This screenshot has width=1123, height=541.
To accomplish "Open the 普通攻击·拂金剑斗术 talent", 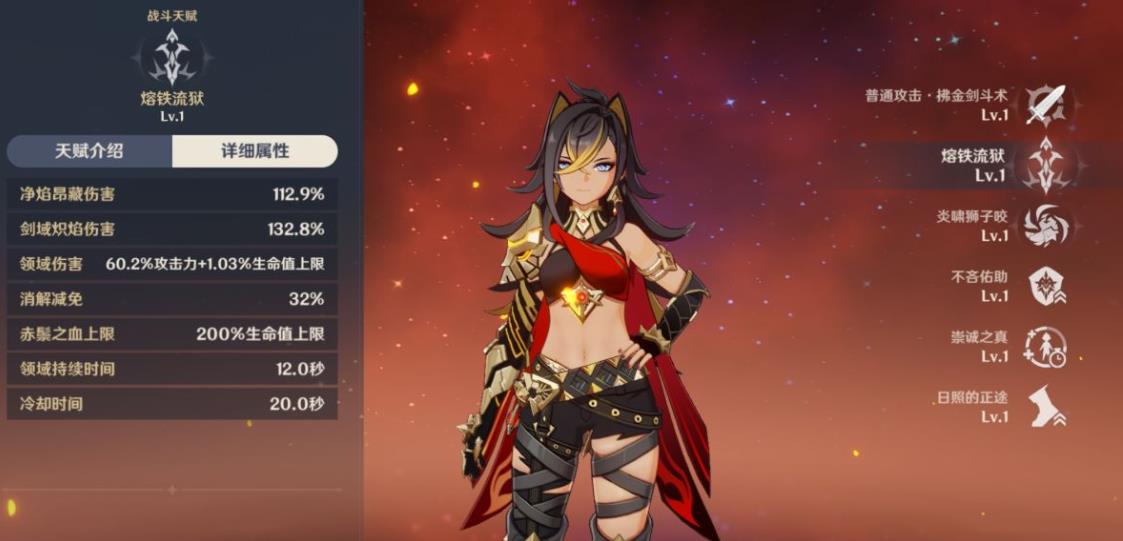I will click(1047, 104).
